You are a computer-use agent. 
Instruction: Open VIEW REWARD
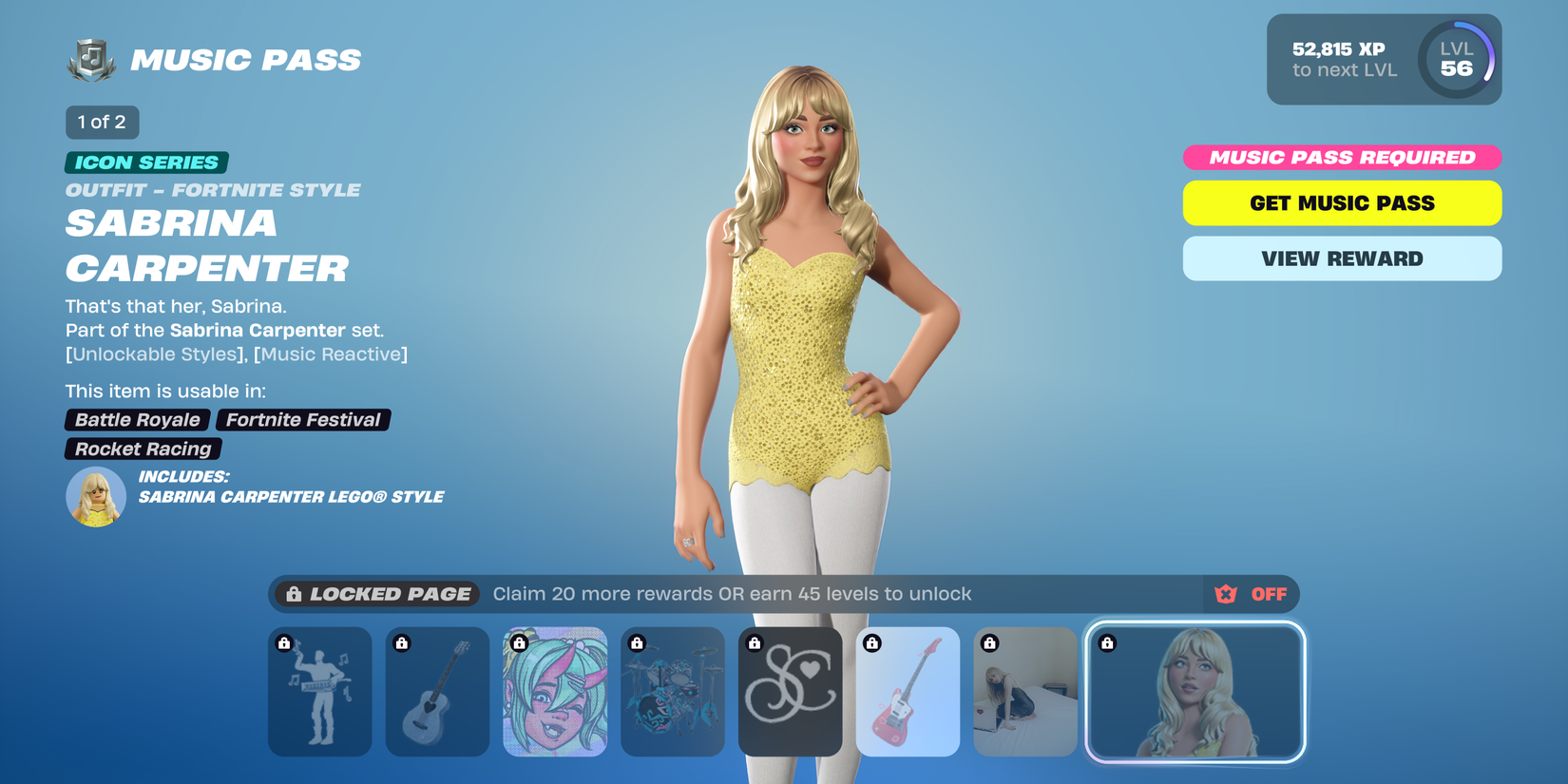tap(1341, 258)
